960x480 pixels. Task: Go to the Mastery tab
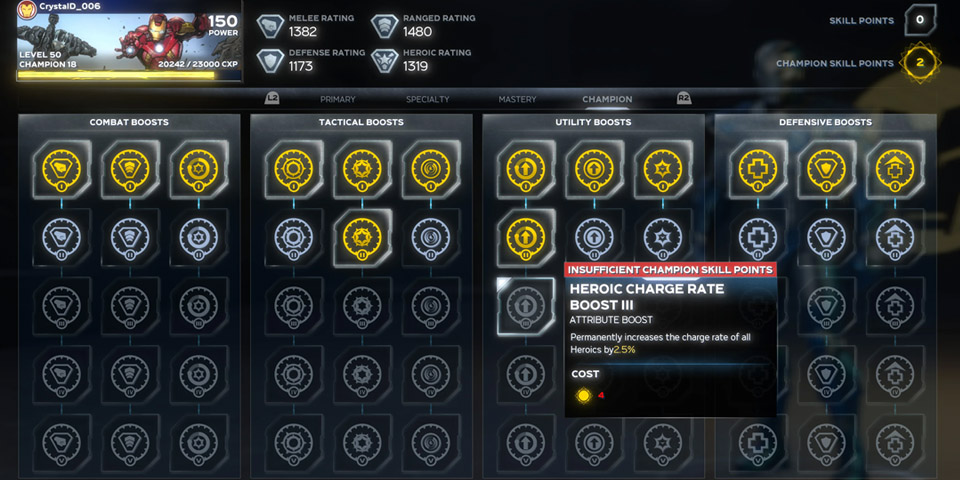[517, 99]
